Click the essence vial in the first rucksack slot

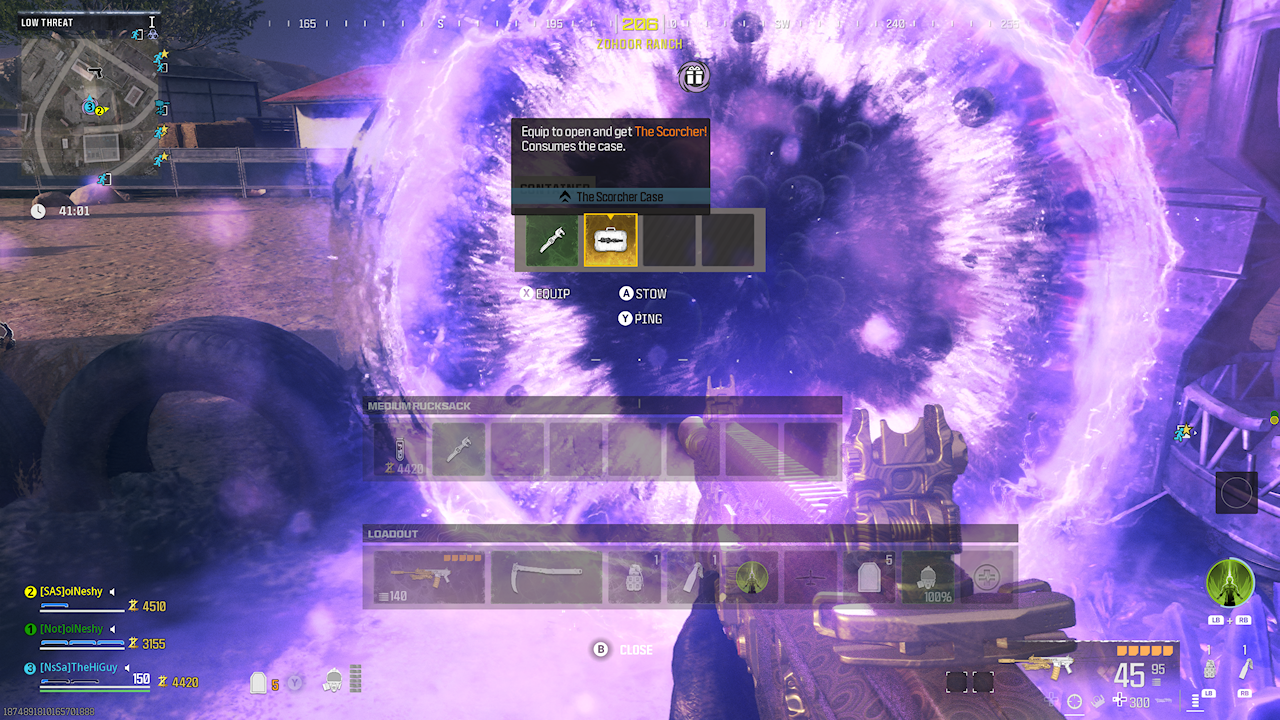tap(400, 448)
